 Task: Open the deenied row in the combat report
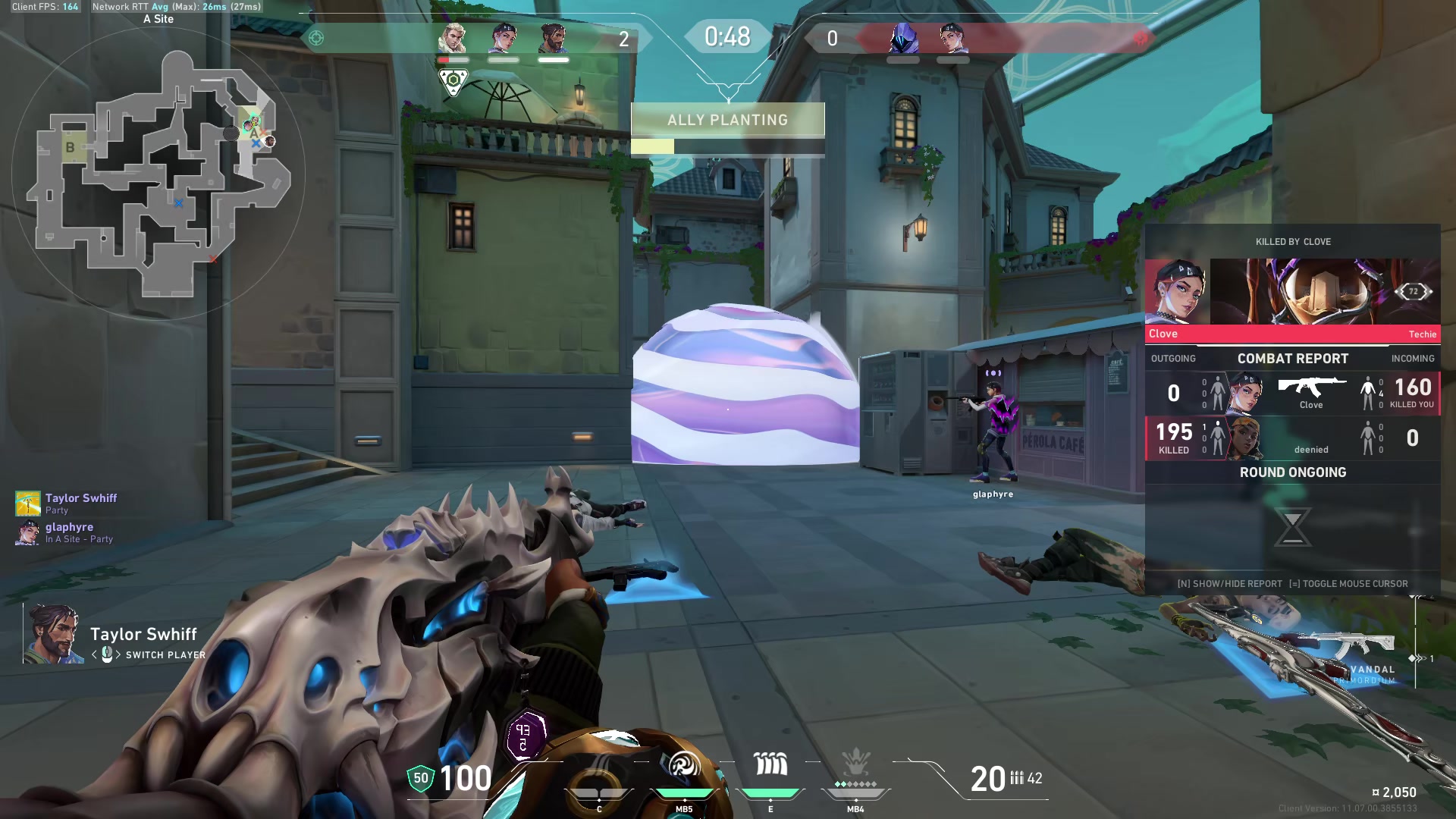tap(1292, 438)
